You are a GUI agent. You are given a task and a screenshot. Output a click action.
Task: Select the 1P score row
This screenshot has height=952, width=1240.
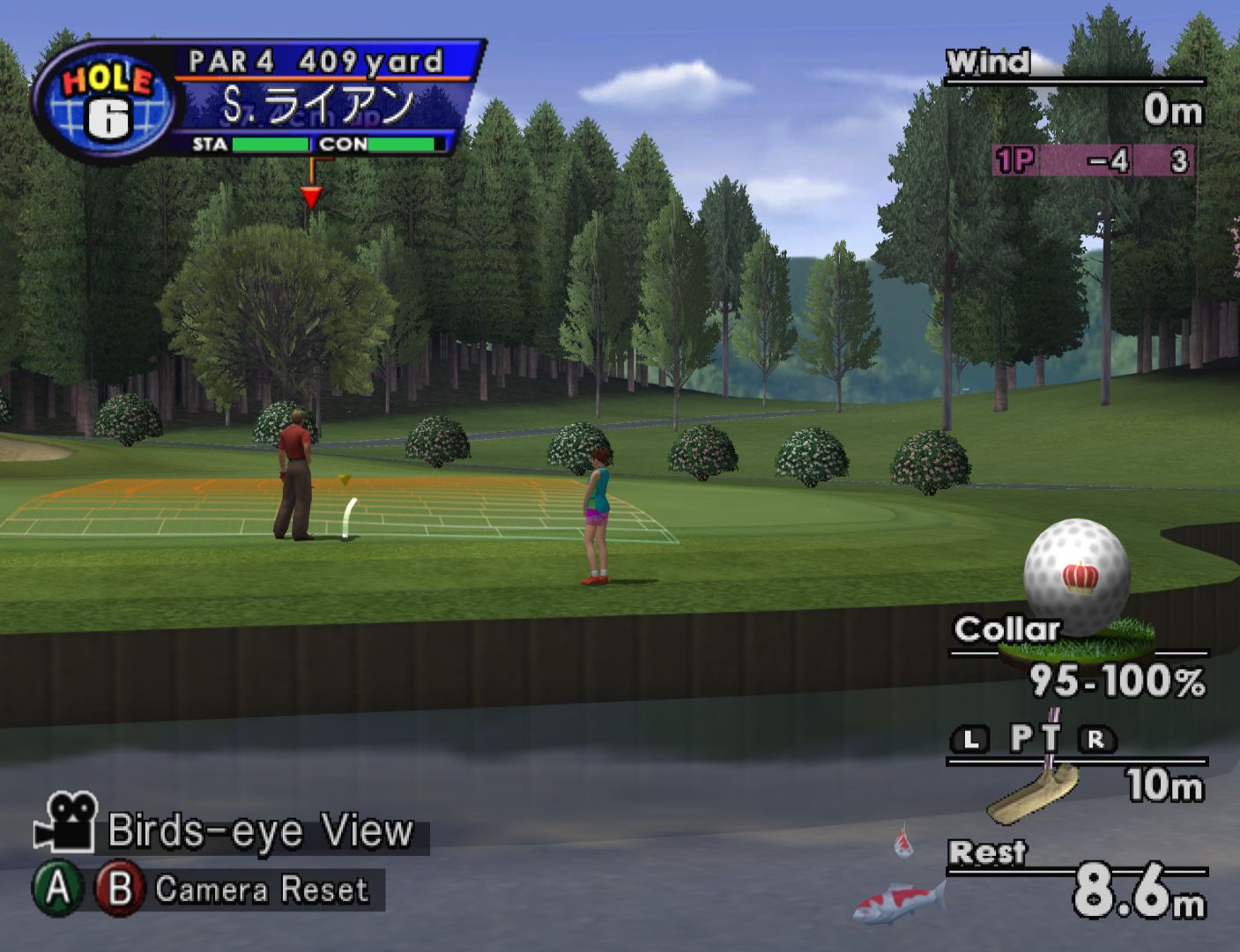[1093, 160]
